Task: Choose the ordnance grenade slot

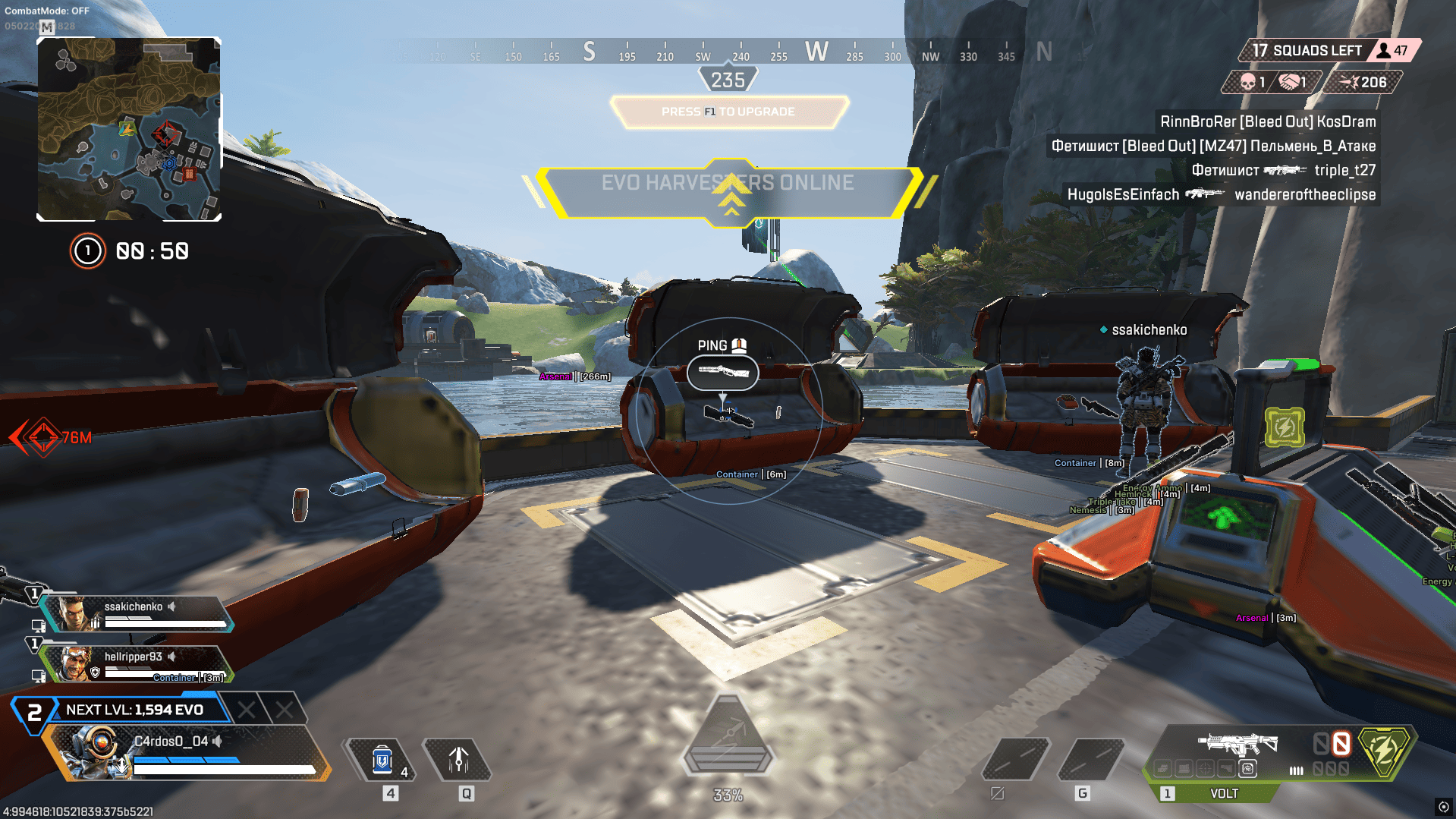Action: click(x=1093, y=759)
